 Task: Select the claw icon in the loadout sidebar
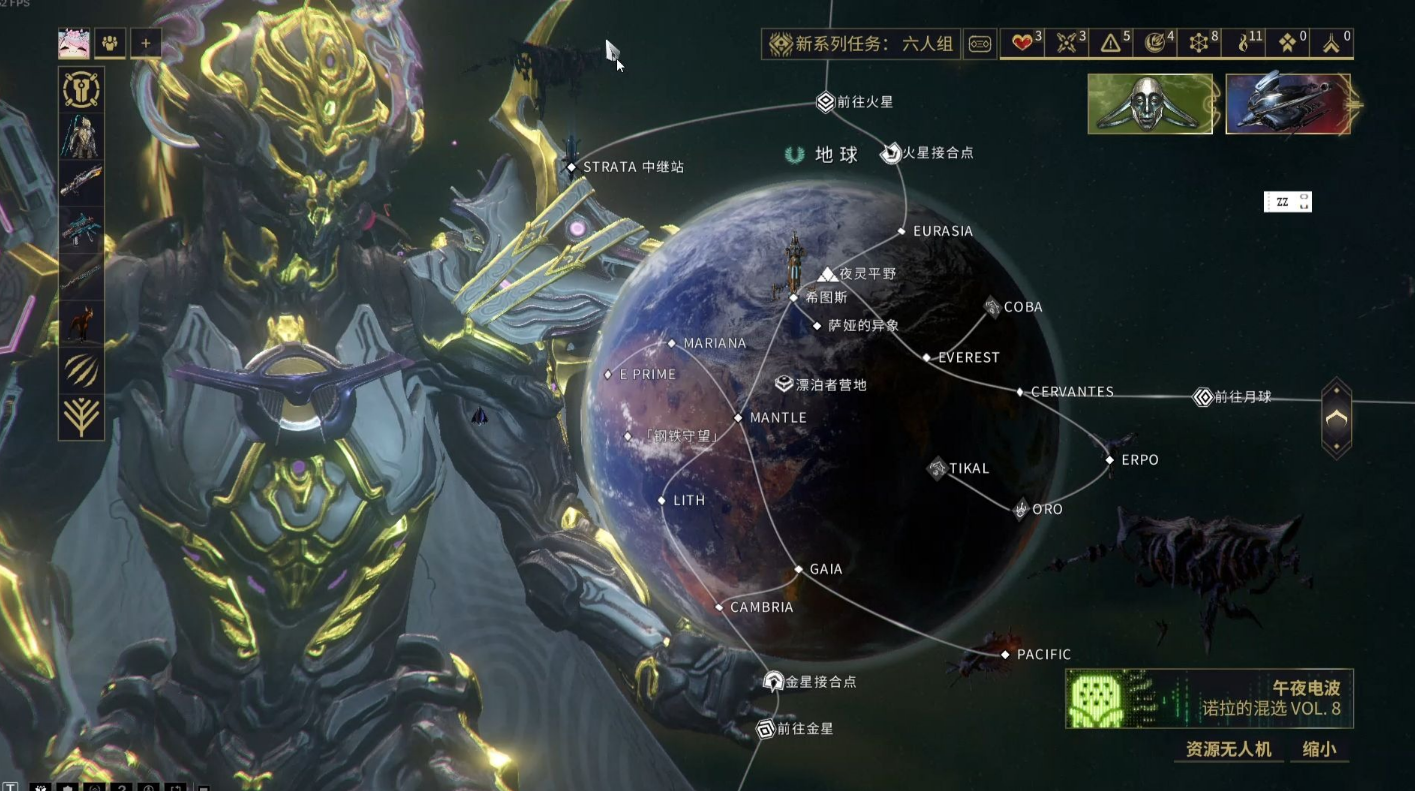(x=82, y=370)
